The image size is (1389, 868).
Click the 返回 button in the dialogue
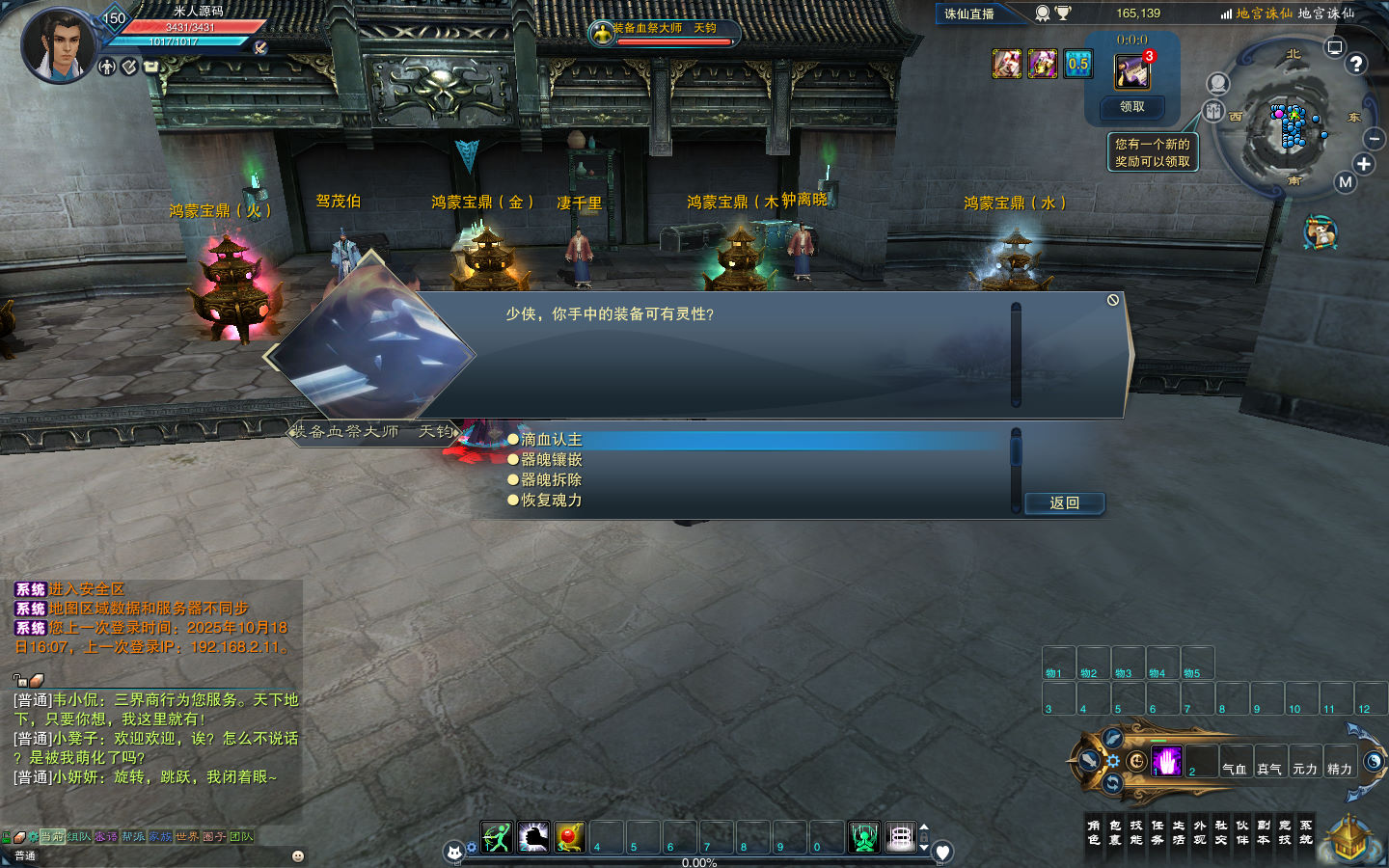point(1064,503)
